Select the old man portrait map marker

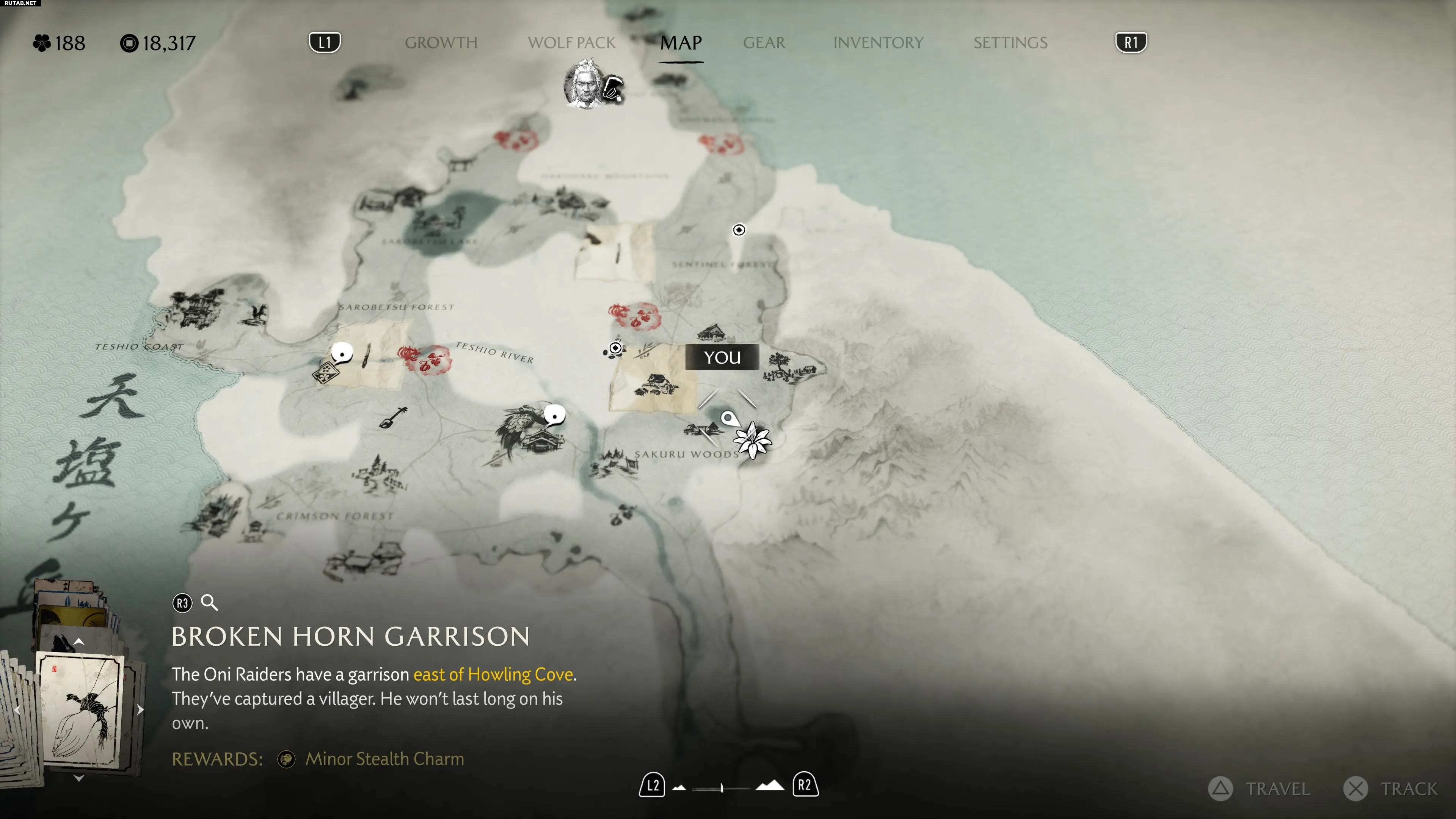tap(585, 85)
